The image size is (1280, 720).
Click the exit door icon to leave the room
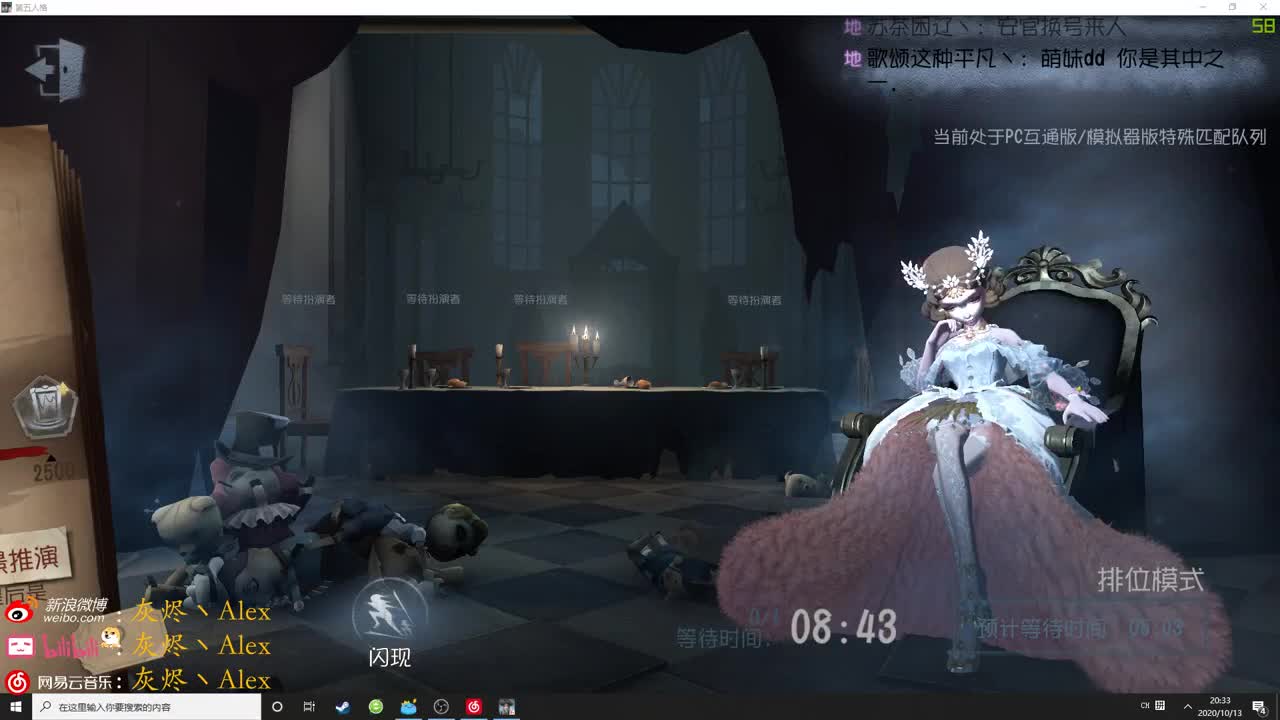click(56, 70)
